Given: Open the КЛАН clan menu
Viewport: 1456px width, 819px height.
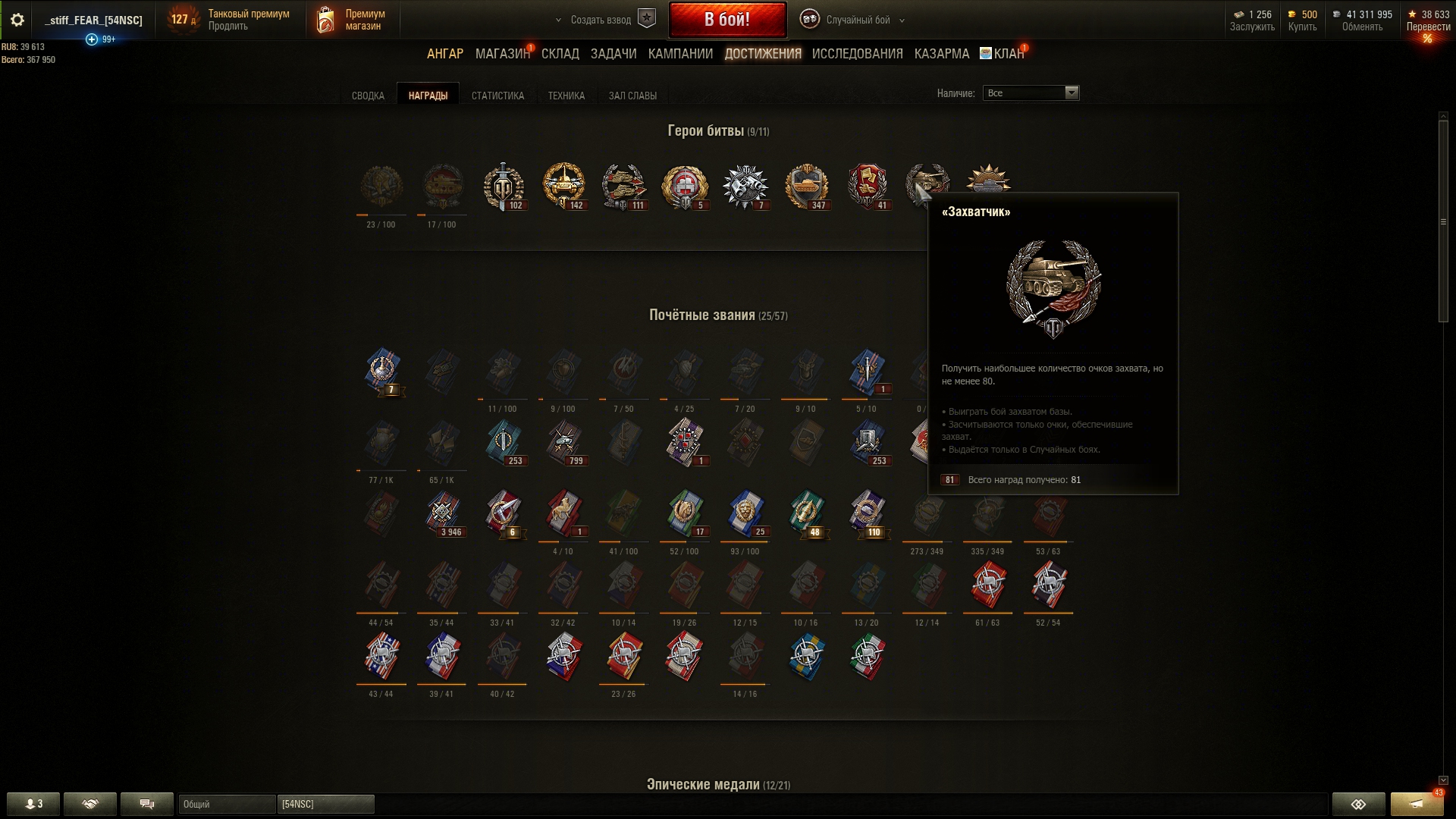Looking at the screenshot, I should [1008, 54].
